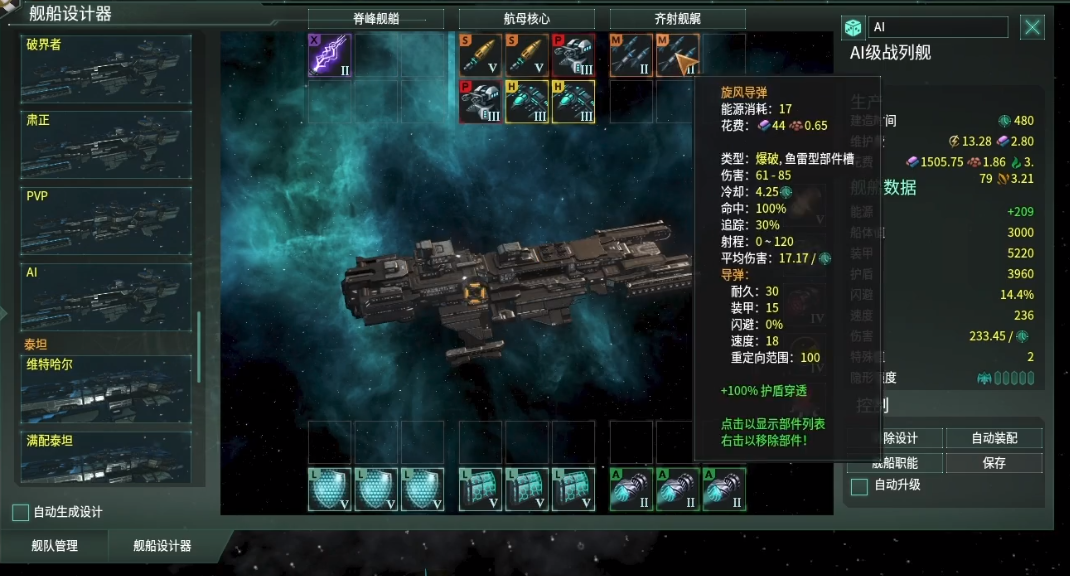This screenshot has width=1070, height=576.
Task: Open the 舰船设计器 tab
Action: coord(162,546)
